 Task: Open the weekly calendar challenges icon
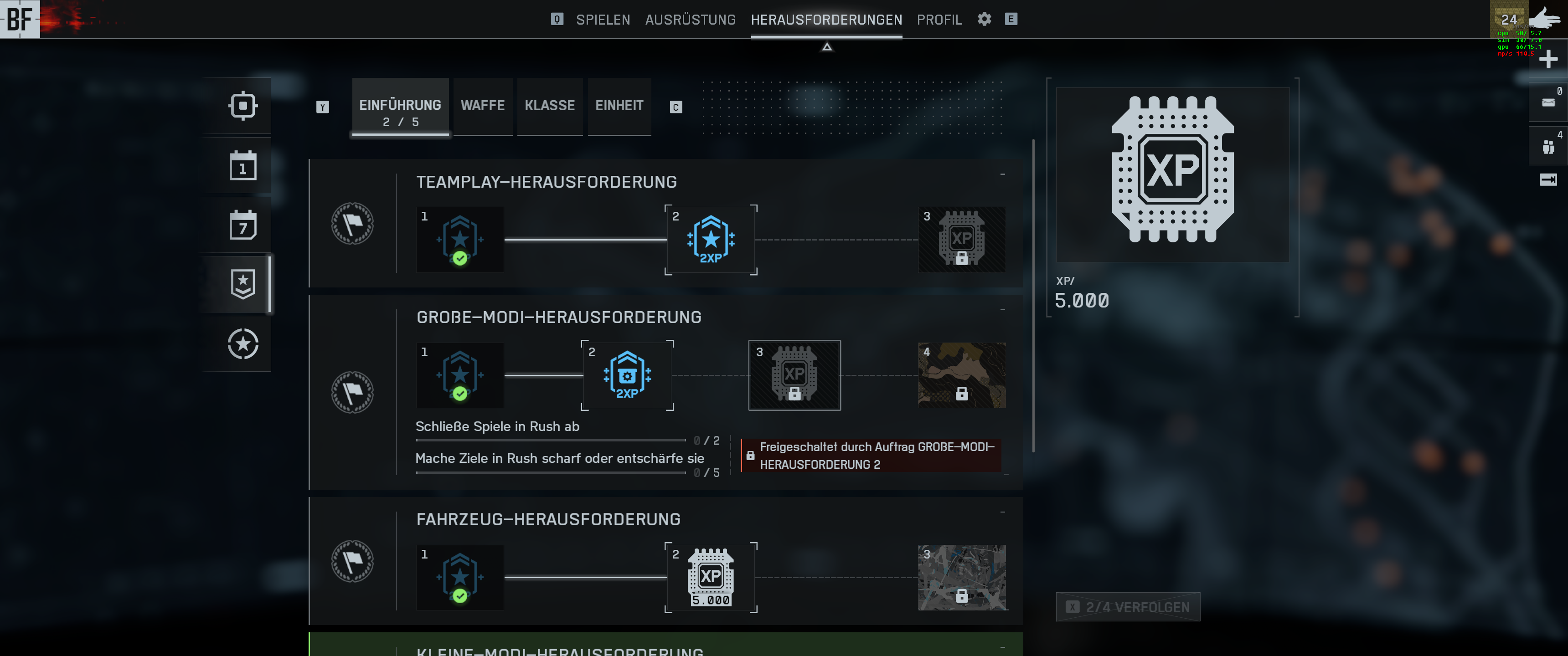click(243, 225)
